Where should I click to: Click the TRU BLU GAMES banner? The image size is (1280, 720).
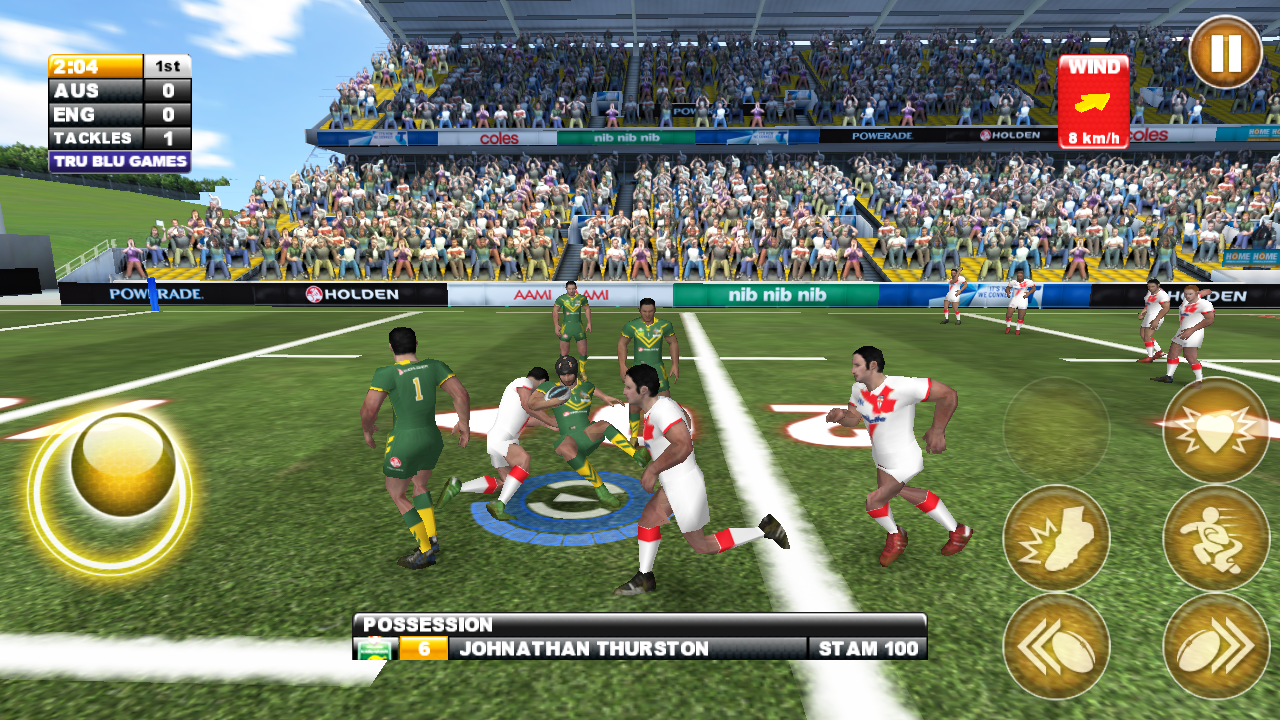(x=118, y=160)
